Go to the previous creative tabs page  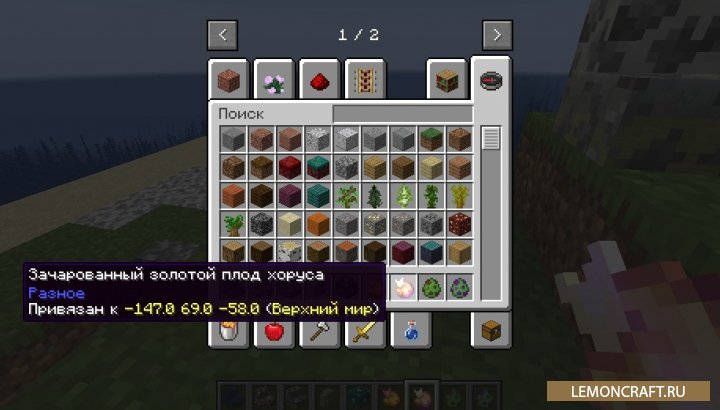pyautogui.click(x=222, y=35)
